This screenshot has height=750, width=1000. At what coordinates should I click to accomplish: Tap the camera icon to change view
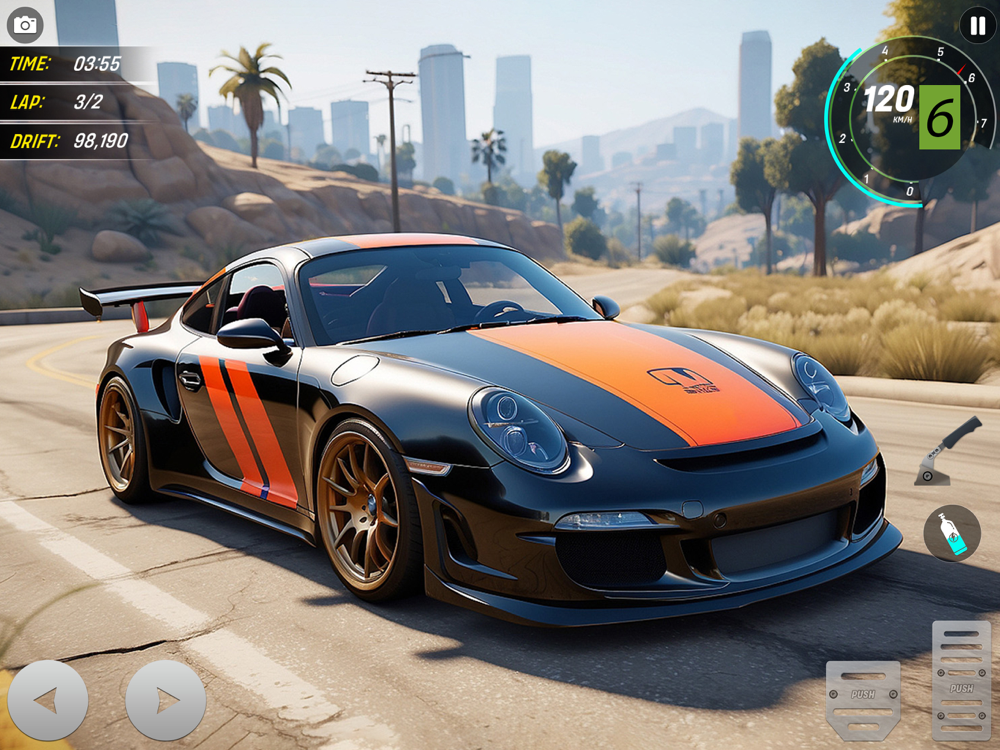click(x=25, y=25)
